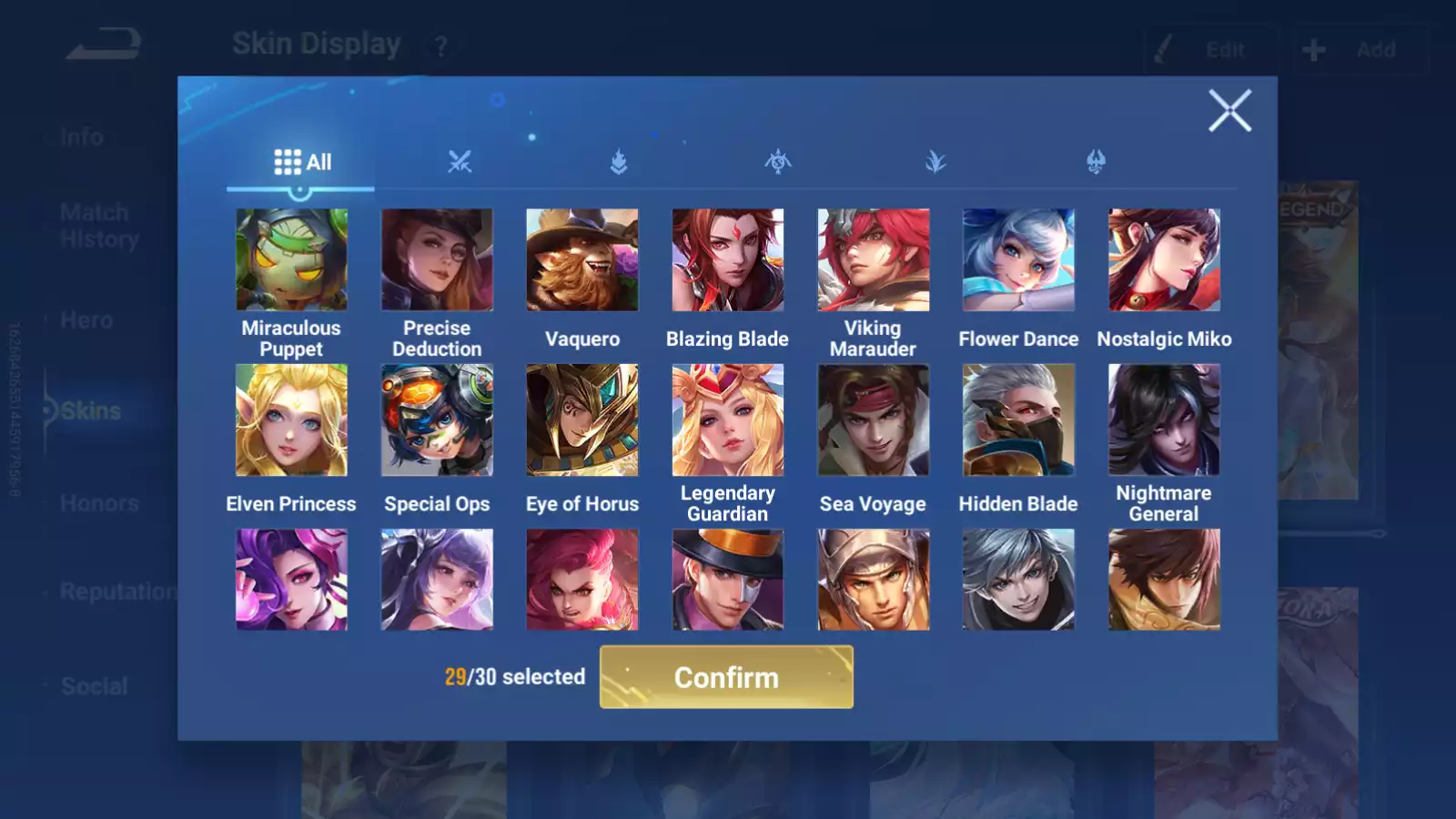
Task: Filter skins by the crossed swords role tab
Action: [x=460, y=162]
